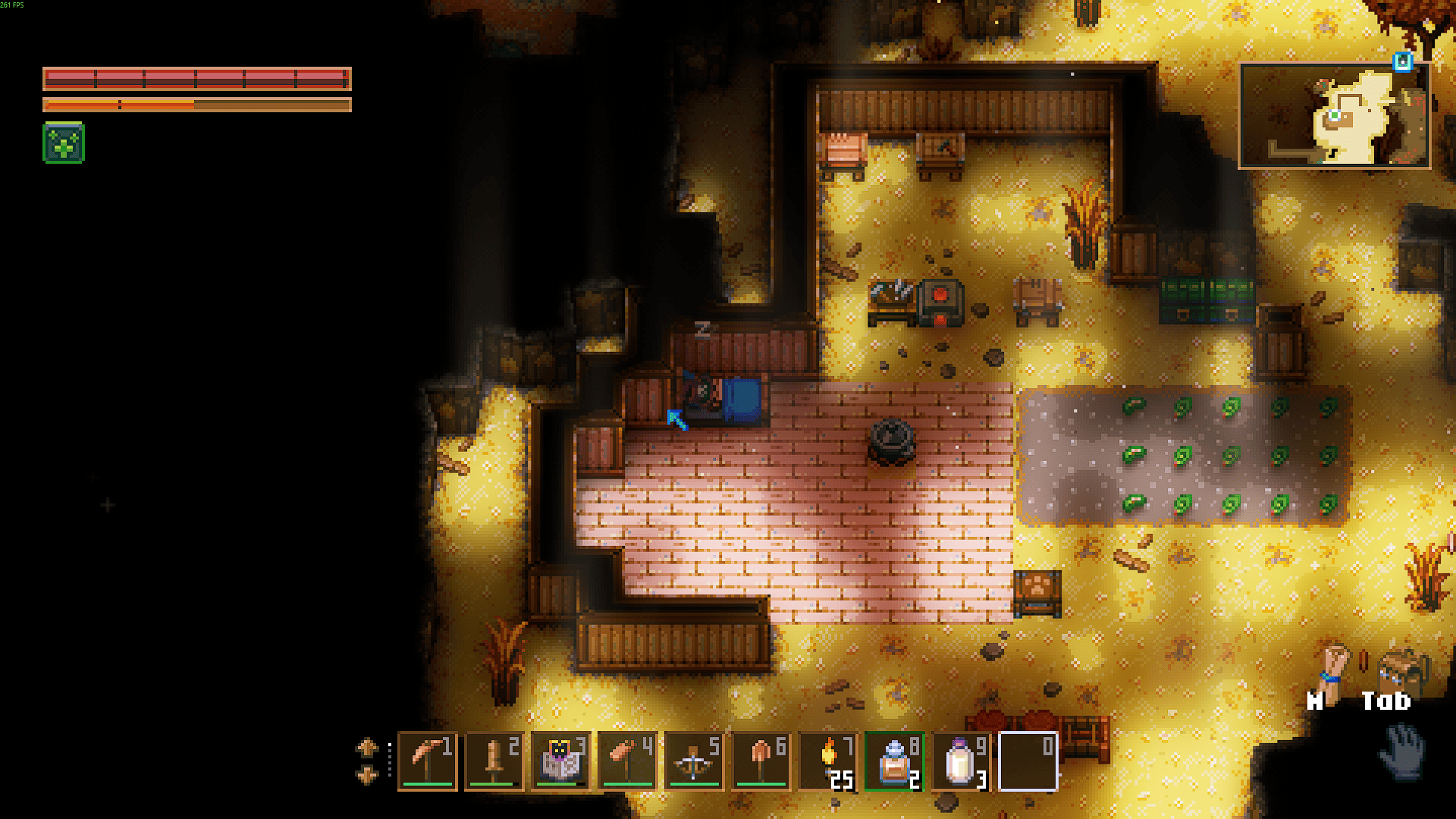
Task: Select the torch stack in slot 7
Action: pos(827,761)
